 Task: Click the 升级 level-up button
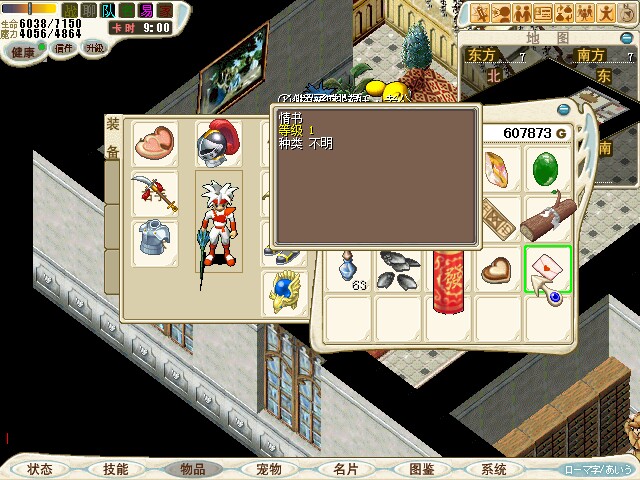tap(94, 48)
